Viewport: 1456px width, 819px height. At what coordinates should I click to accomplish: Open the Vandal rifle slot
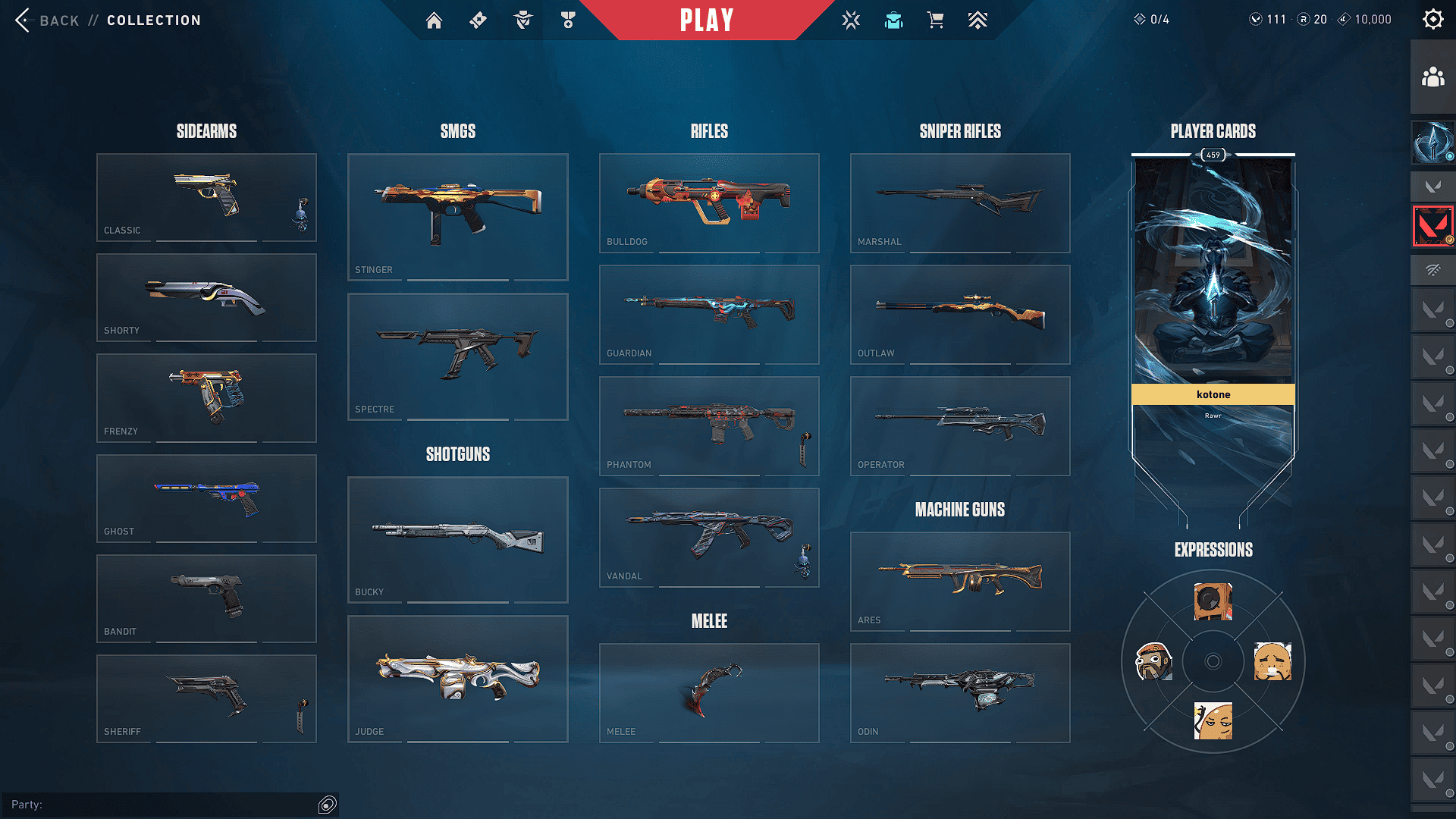point(709,537)
